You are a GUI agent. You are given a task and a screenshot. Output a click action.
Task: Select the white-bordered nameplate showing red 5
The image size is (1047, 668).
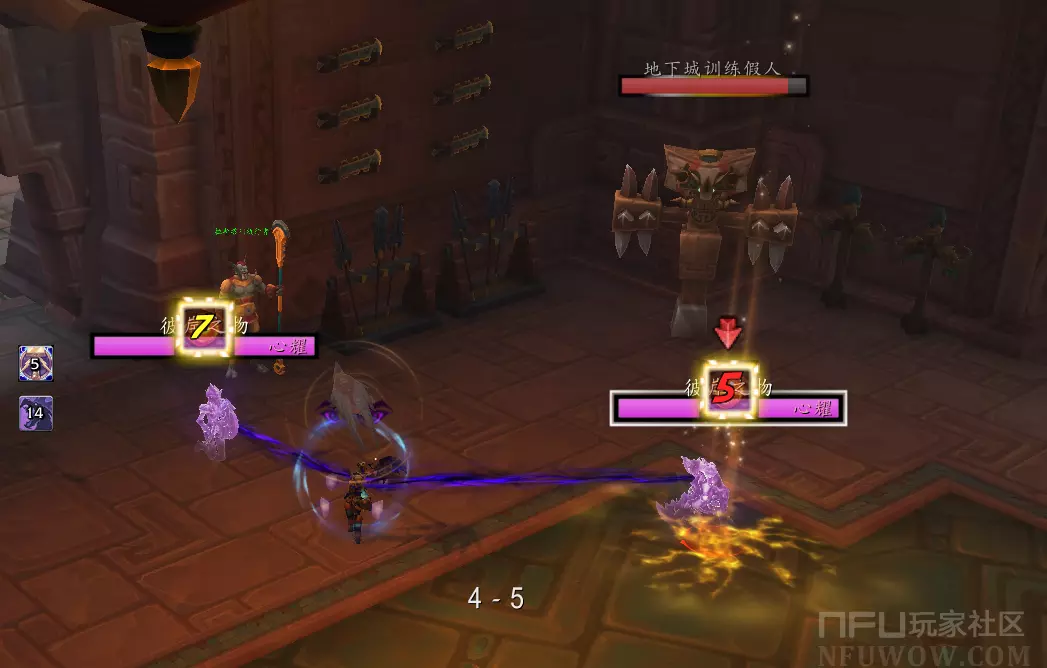click(729, 407)
